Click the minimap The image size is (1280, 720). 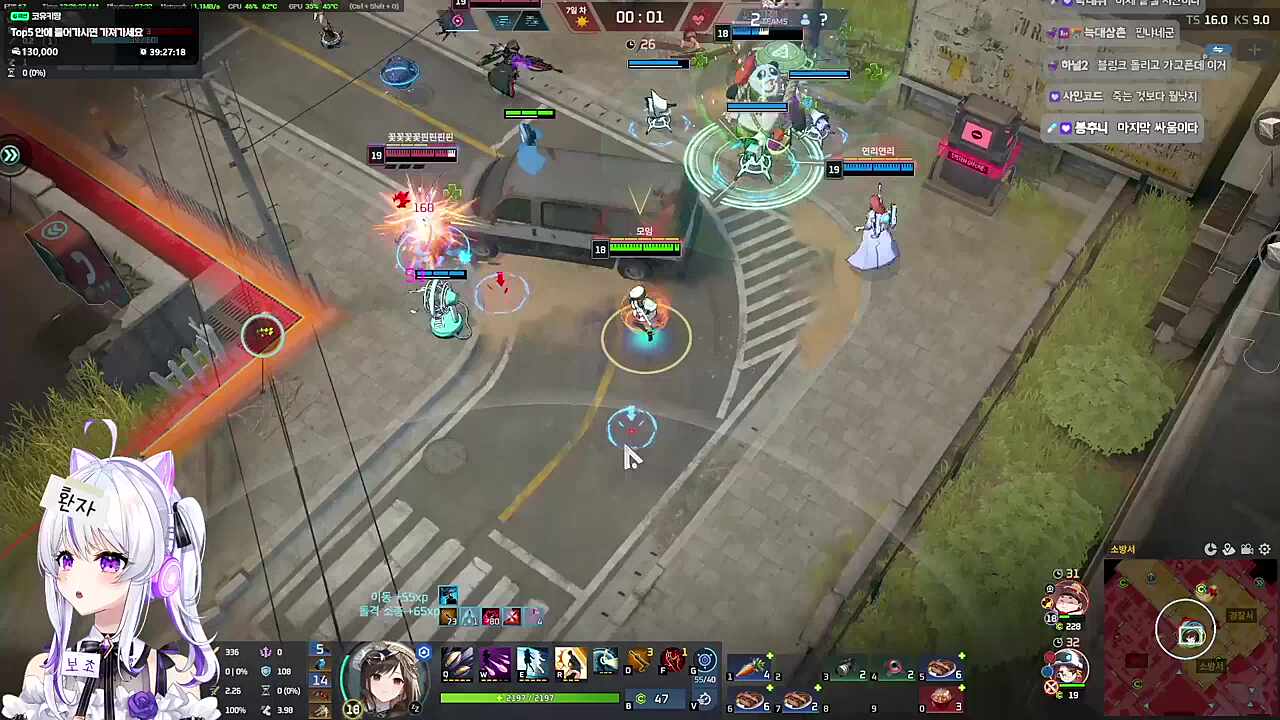tap(1190, 630)
